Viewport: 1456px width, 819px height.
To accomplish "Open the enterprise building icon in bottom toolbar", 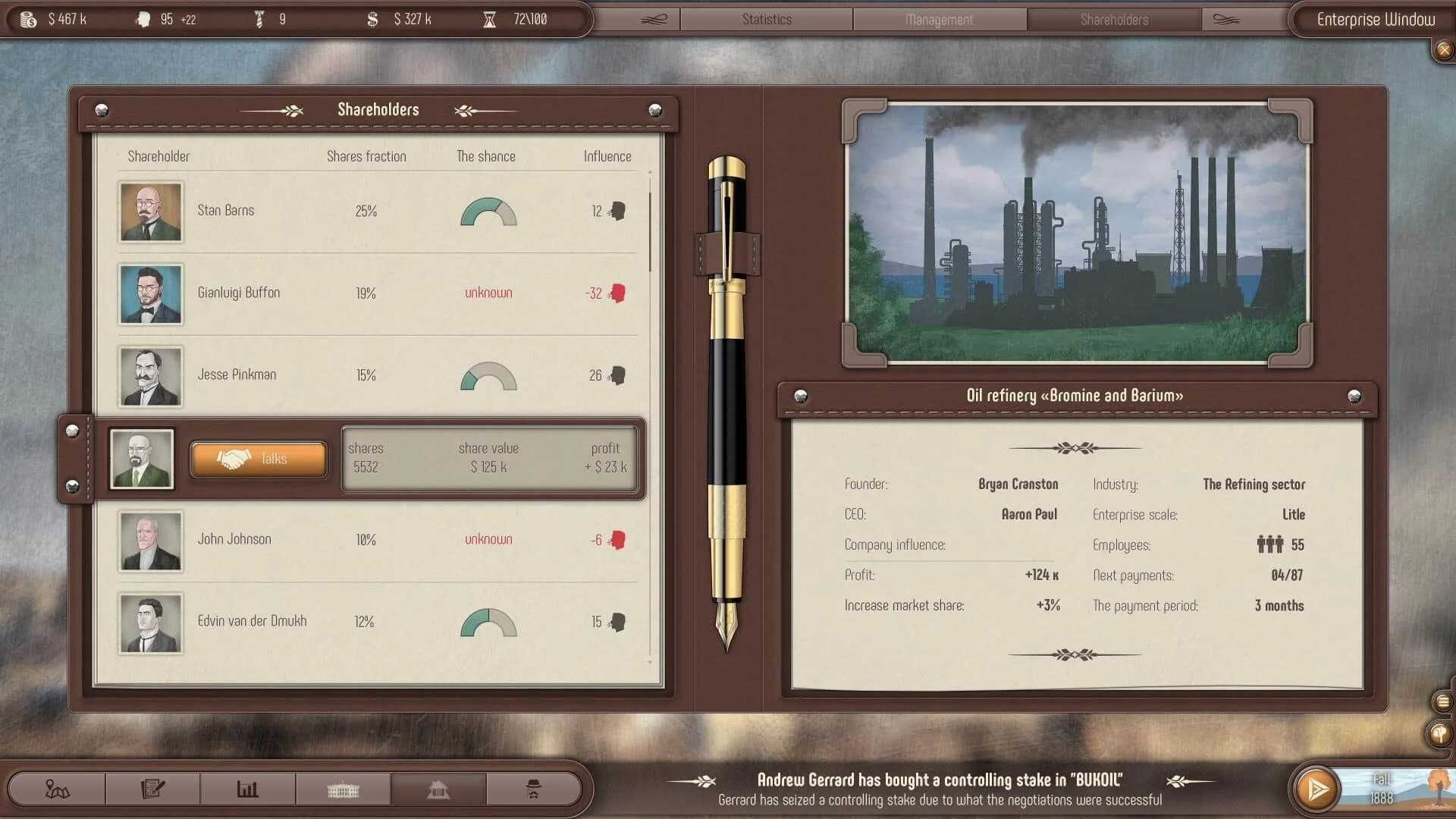I will (438, 789).
